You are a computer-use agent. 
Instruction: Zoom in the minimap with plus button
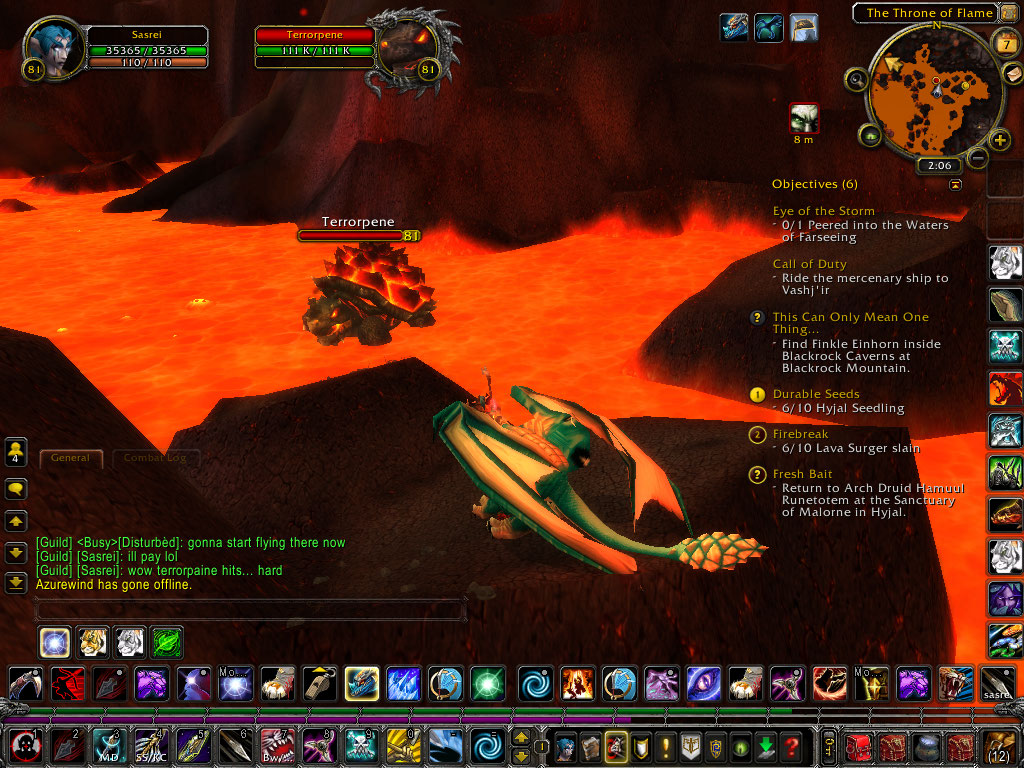click(x=999, y=139)
